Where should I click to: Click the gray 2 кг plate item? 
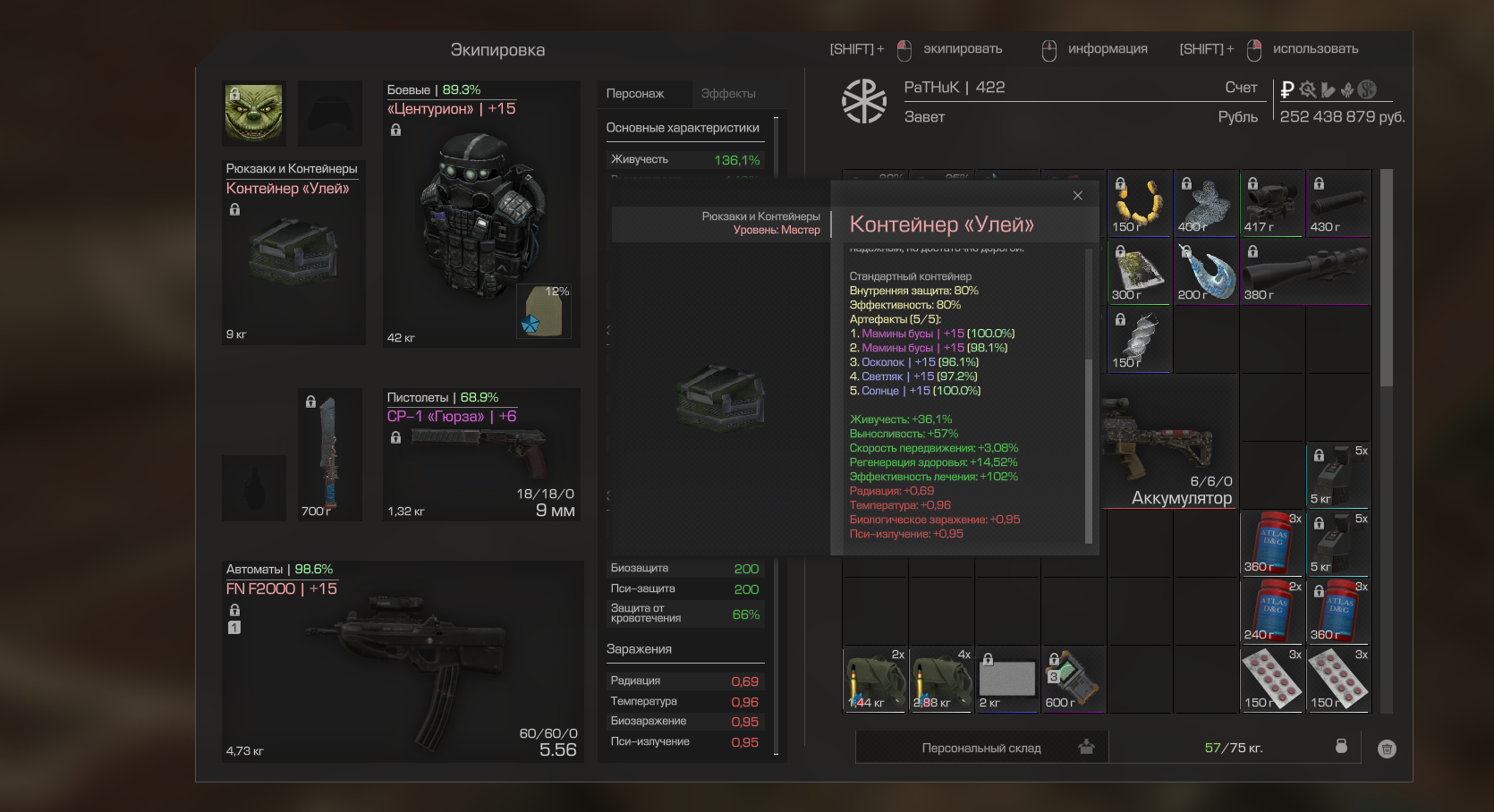[1006, 680]
